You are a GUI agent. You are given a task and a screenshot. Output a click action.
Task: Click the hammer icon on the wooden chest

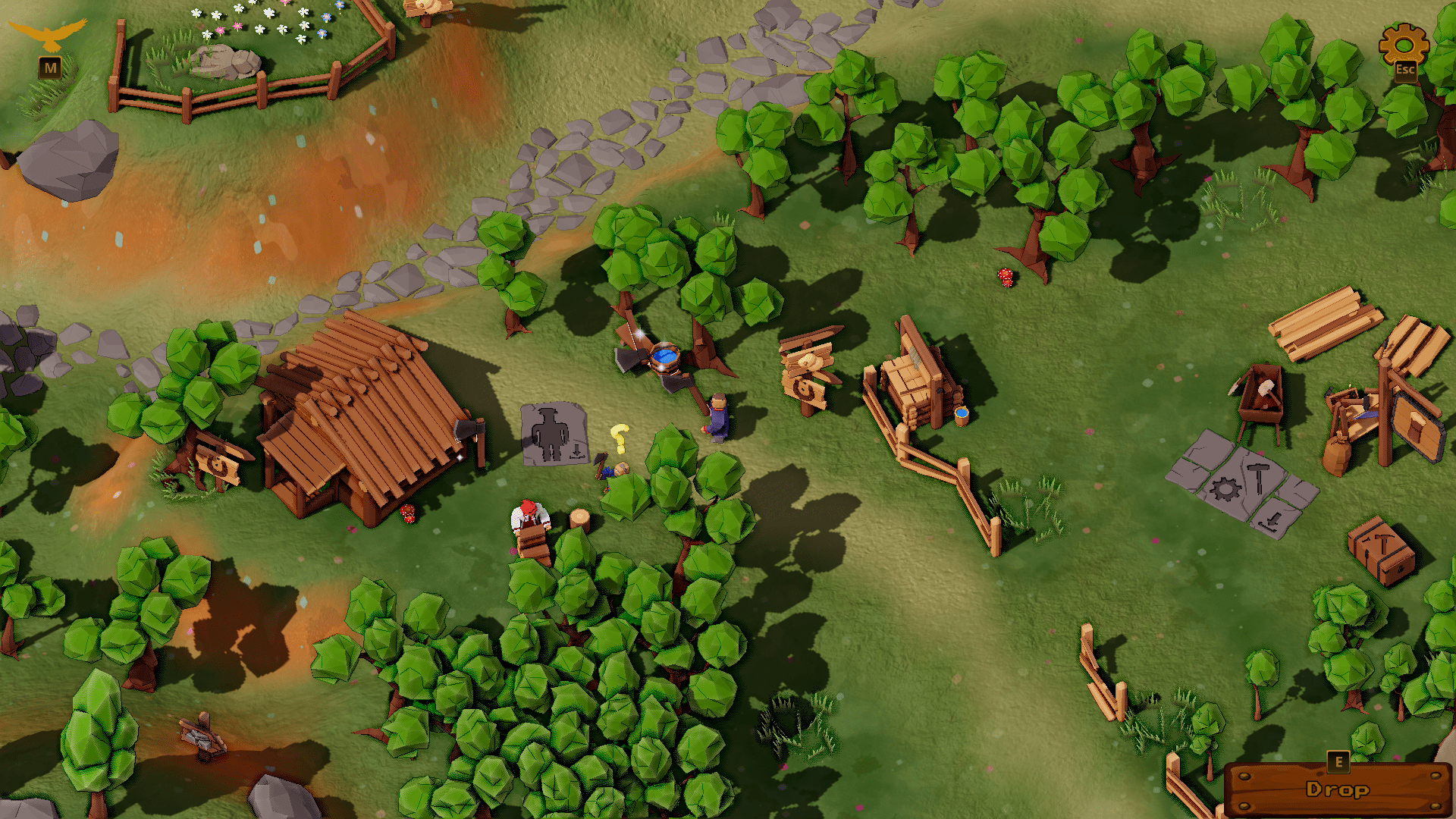(x=1383, y=545)
